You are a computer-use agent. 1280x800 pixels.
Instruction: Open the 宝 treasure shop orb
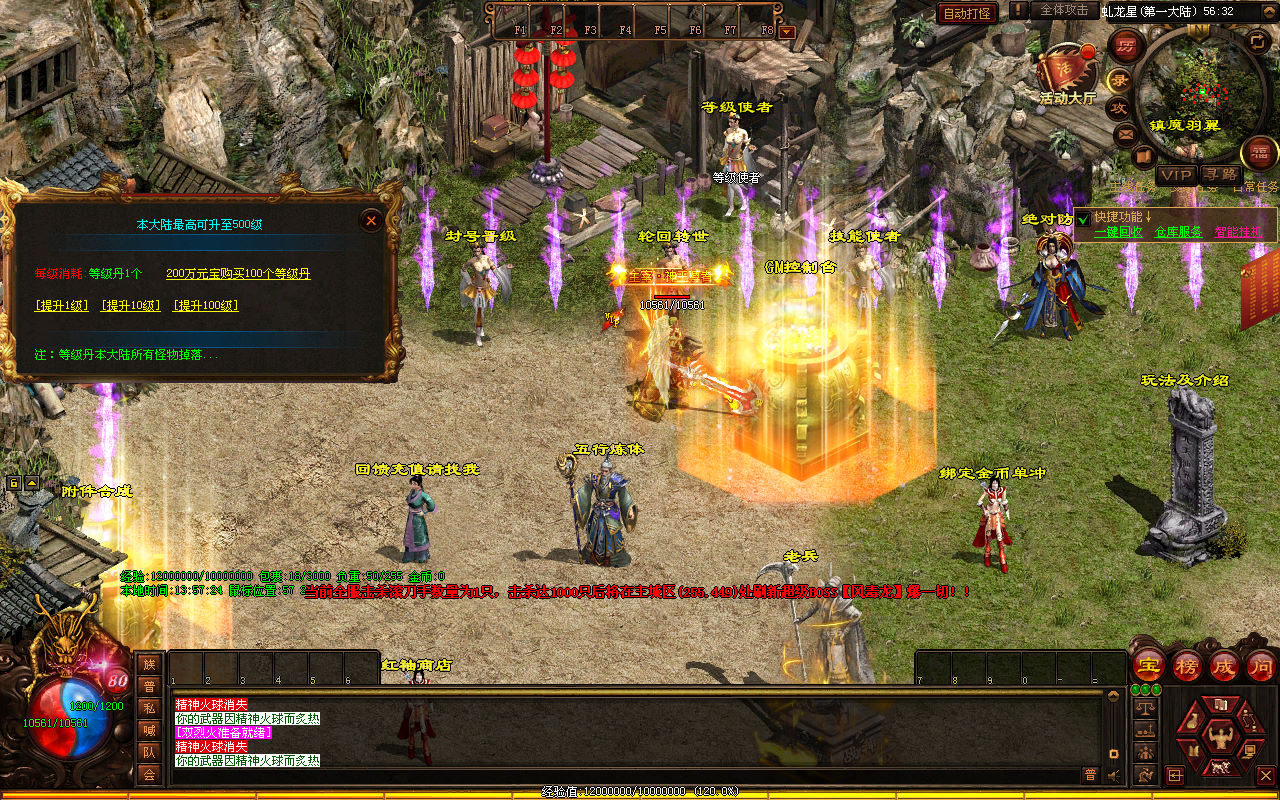click(x=1149, y=665)
